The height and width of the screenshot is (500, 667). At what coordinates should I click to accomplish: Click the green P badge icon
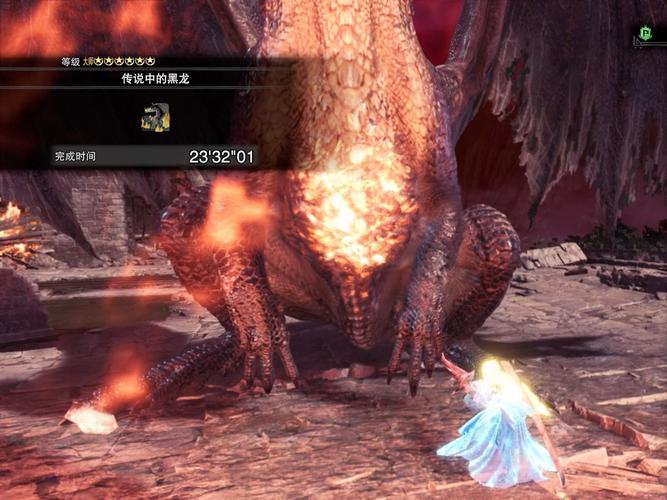pyautogui.click(x=647, y=35)
